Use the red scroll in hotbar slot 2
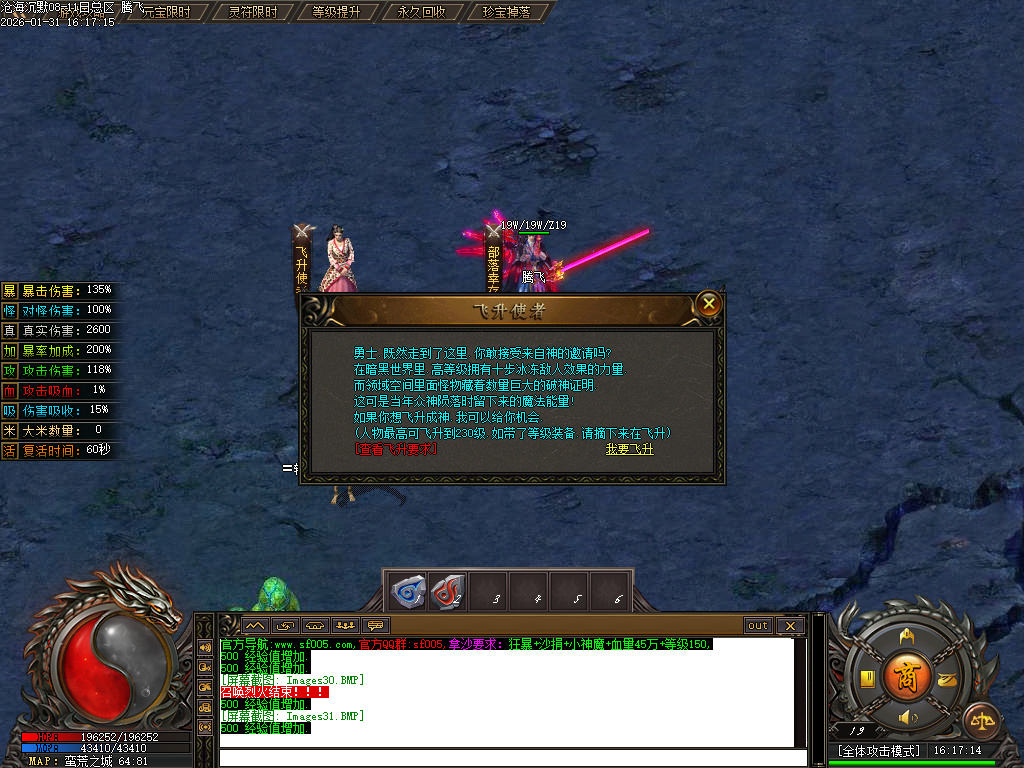 coord(448,592)
